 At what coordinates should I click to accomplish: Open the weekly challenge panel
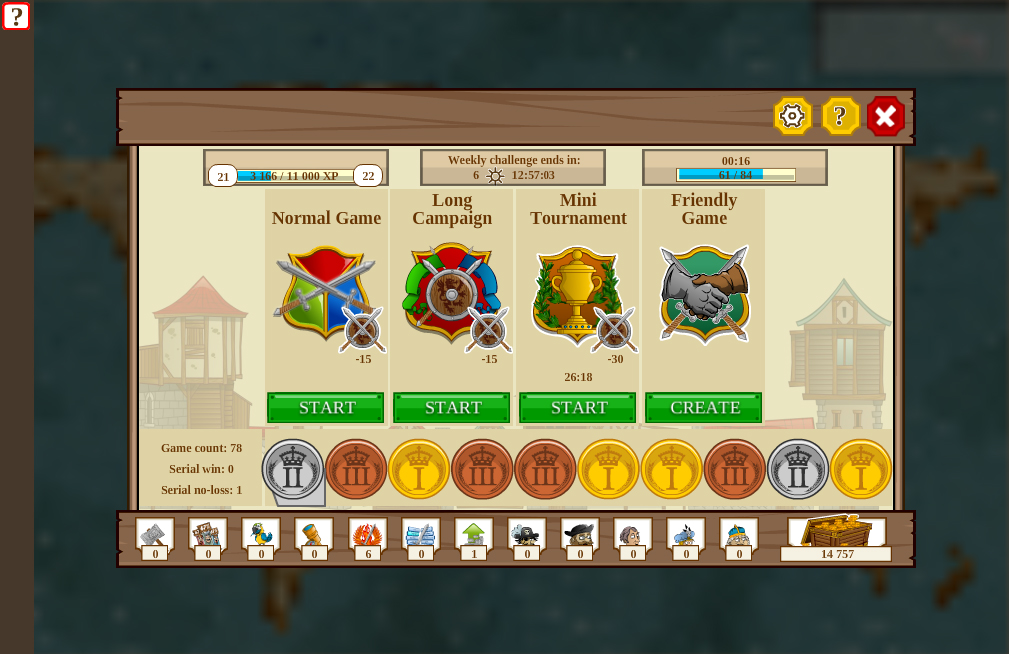click(x=513, y=167)
